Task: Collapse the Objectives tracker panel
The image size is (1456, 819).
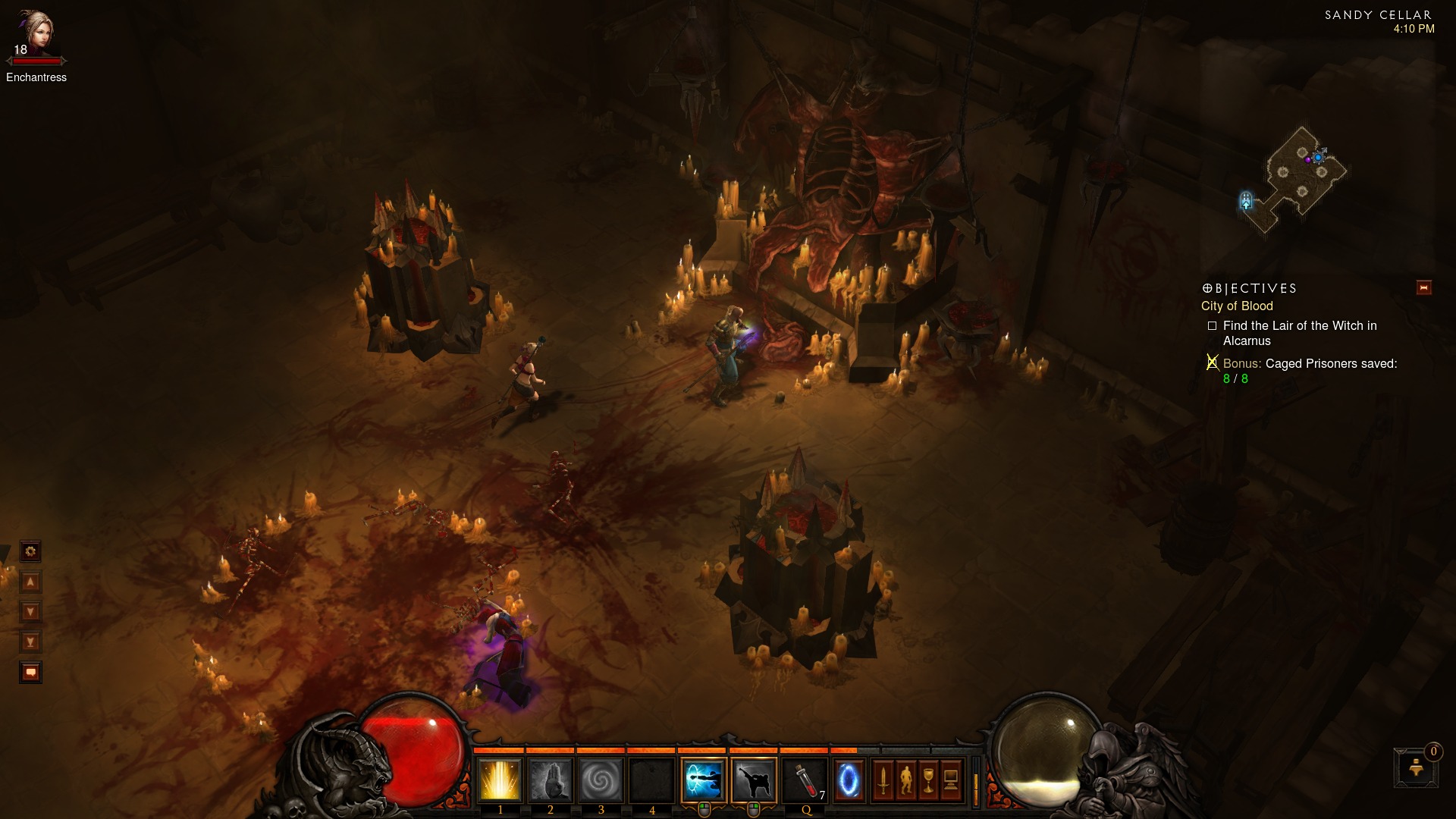Action: (x=1423, y=288)
